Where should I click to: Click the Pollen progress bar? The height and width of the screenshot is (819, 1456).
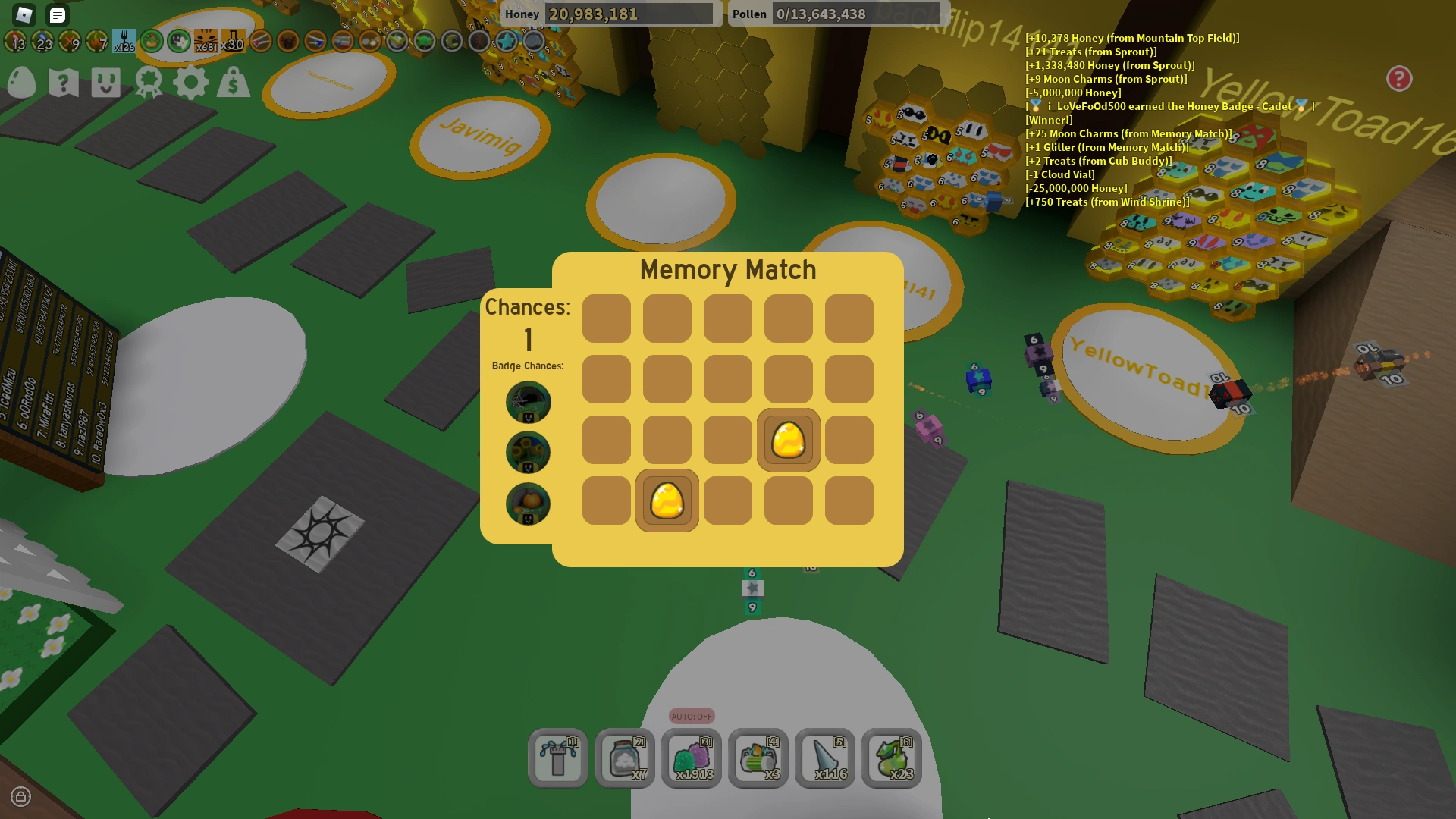coord(857,14)
